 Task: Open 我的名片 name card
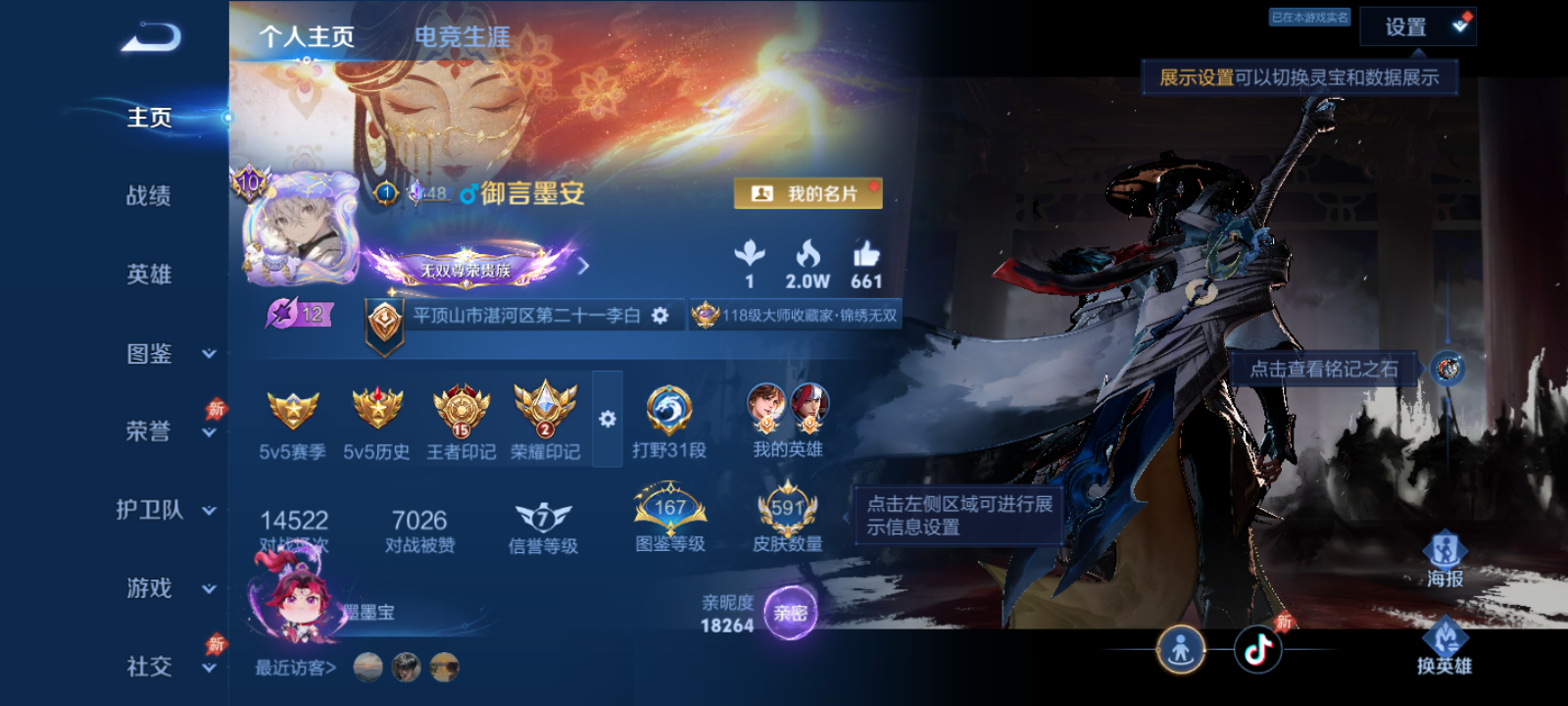coord(808,193)
